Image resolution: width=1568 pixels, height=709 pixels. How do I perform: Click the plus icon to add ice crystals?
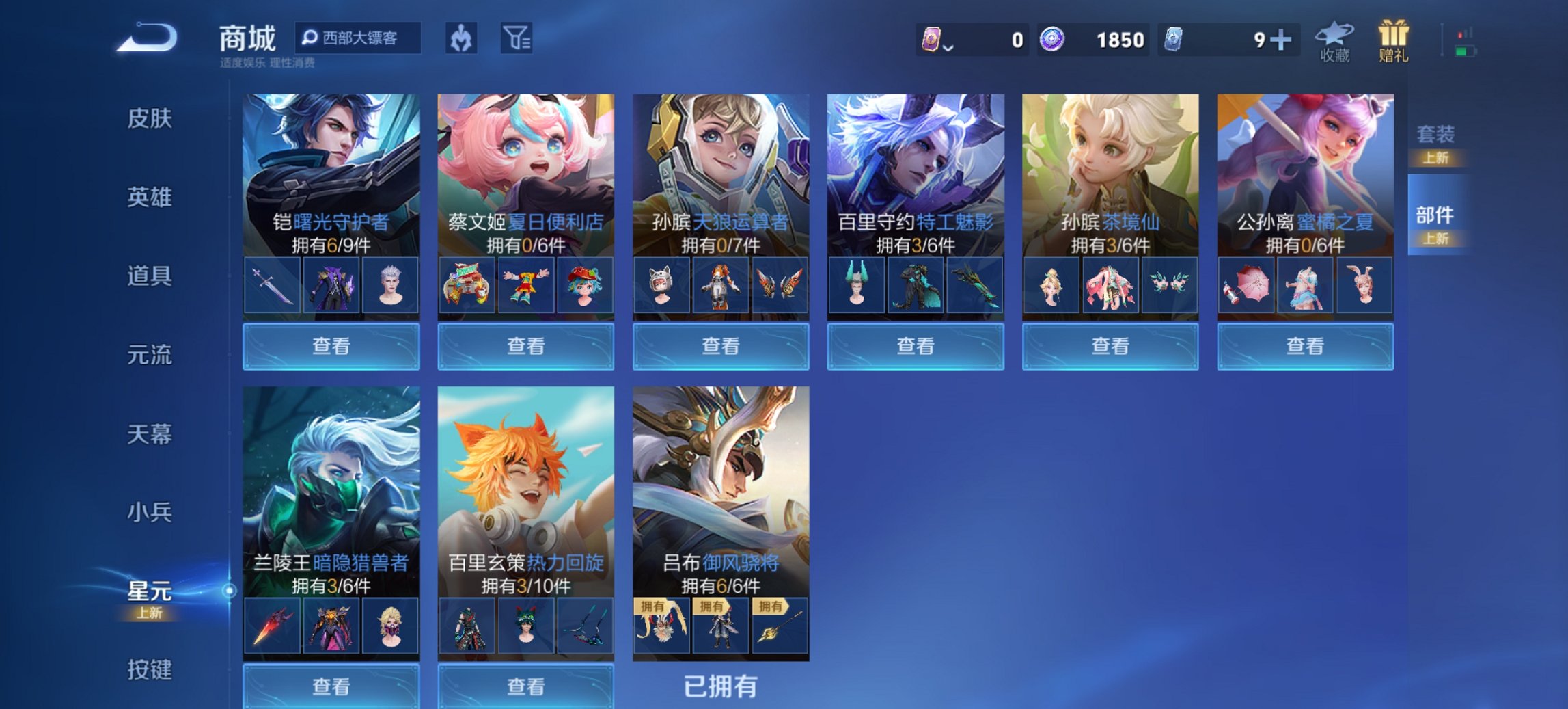coord(1280,41)
